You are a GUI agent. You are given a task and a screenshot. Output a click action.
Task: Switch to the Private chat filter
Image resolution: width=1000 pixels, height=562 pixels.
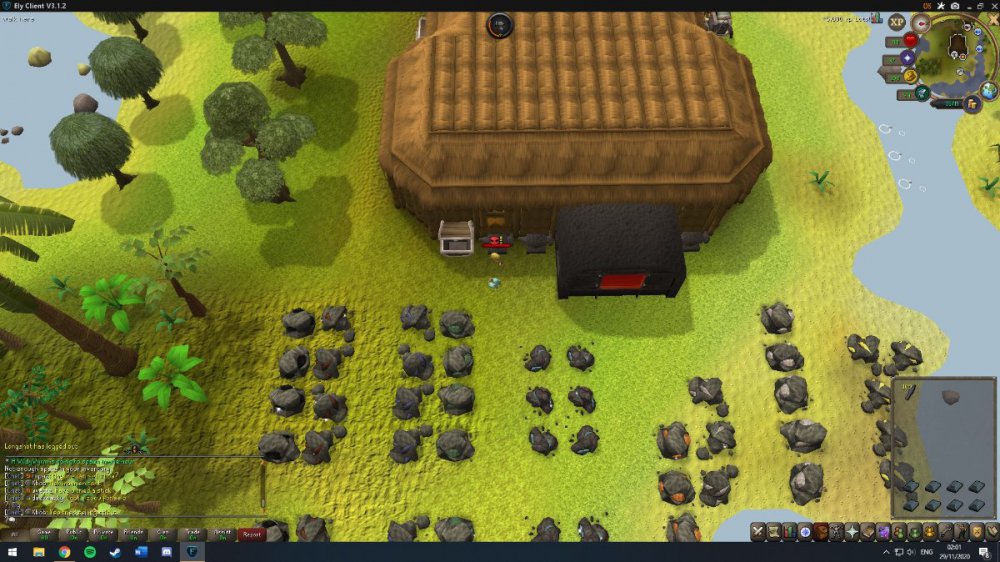pyautogui.click(x=103, y=534)
